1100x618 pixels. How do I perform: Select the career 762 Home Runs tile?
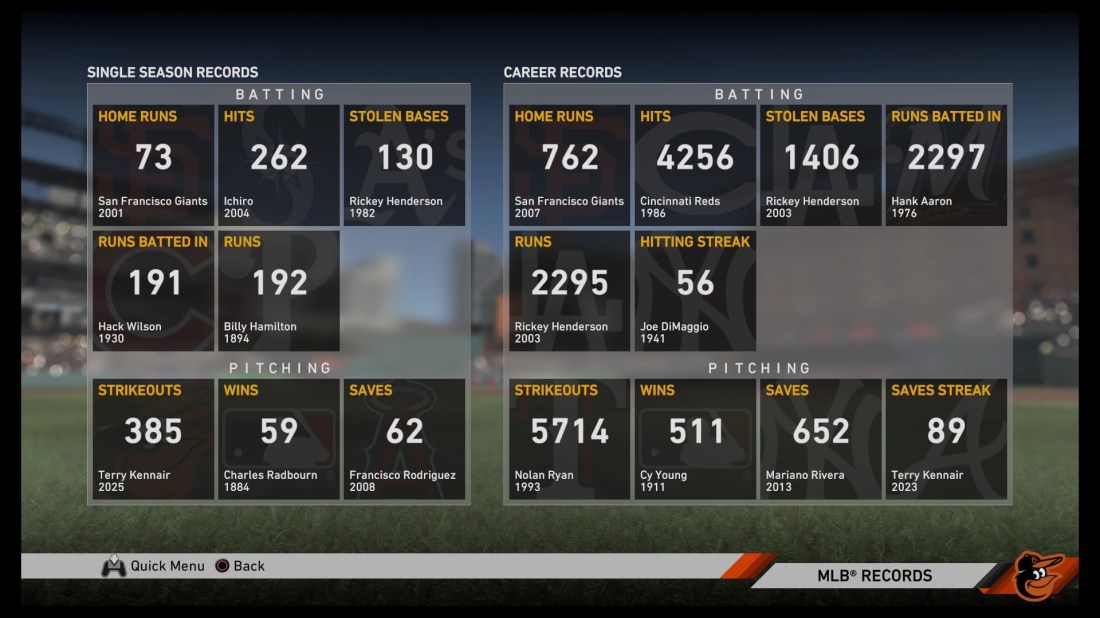pos(570,165)
